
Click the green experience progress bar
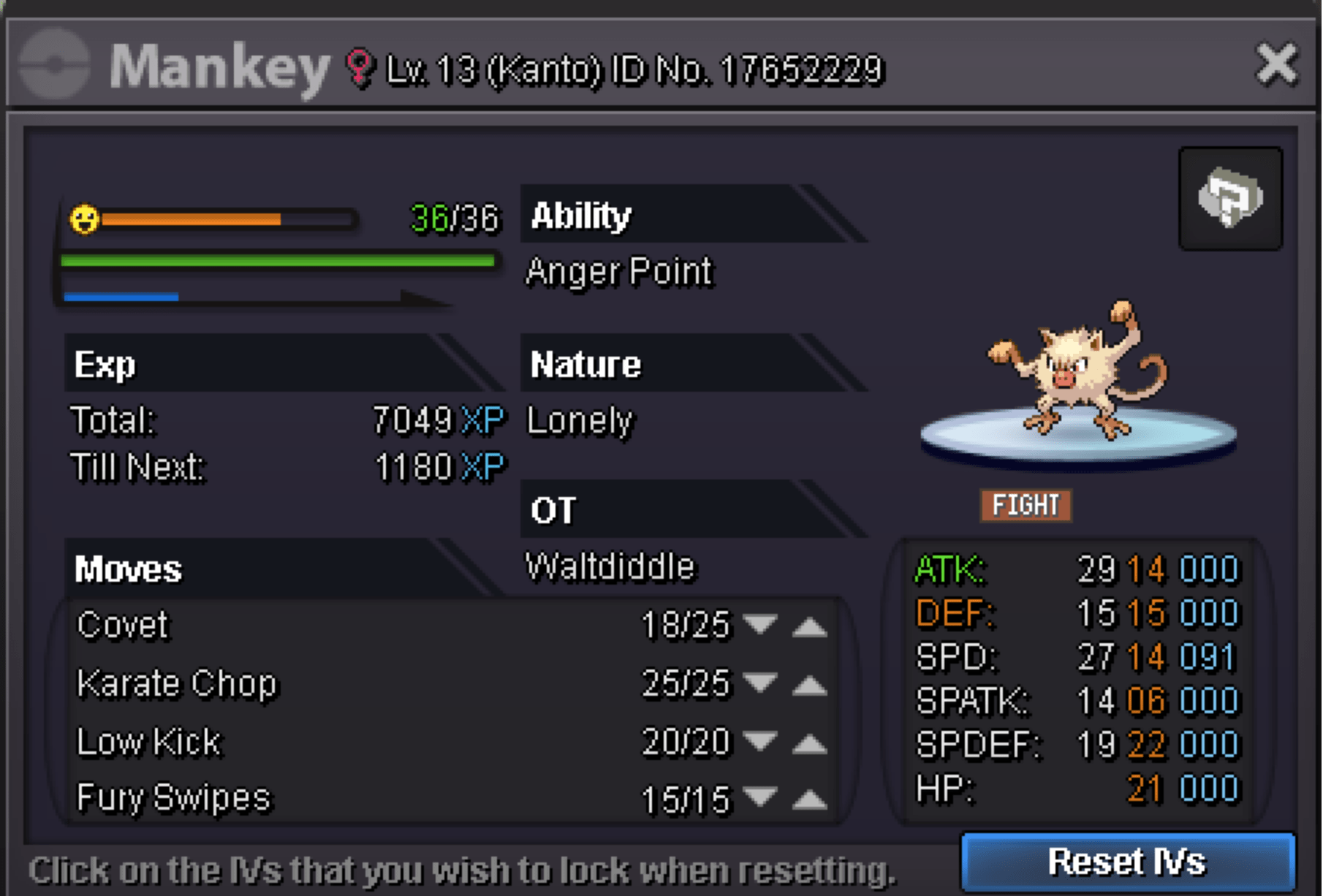click(x=278, y=261)
